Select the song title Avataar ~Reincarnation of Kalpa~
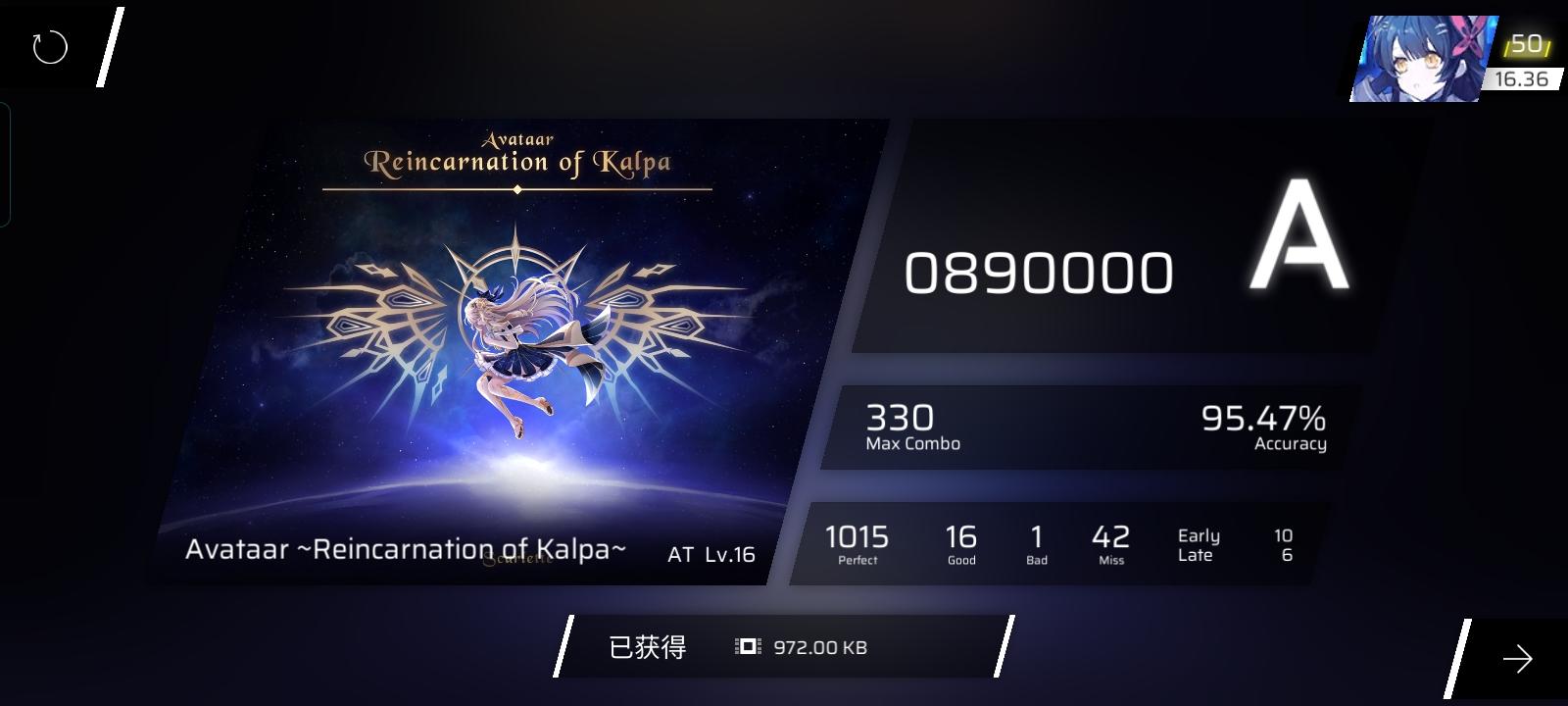 [x=408, y=551]
